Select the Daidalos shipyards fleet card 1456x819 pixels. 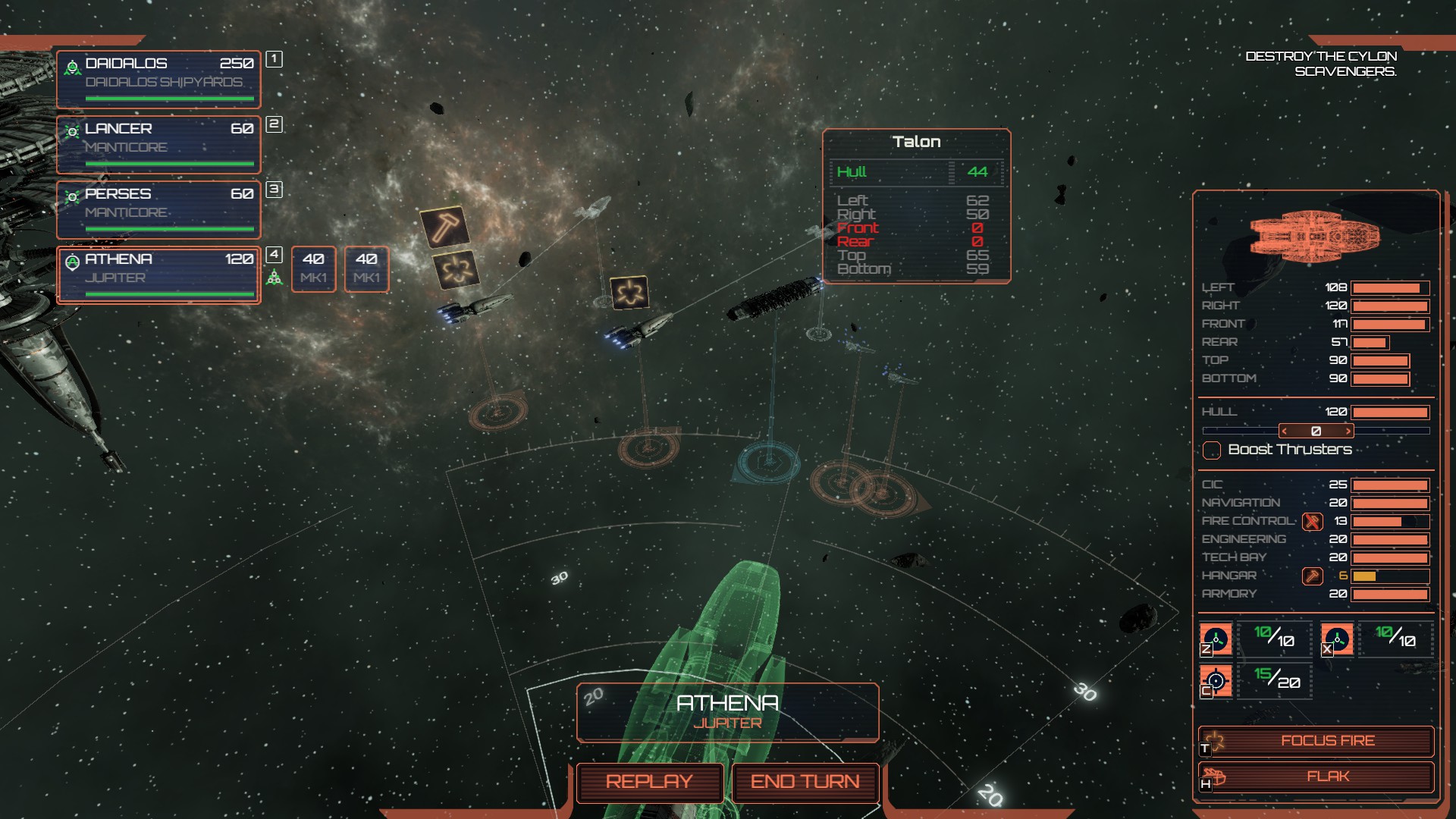(158, 79)
